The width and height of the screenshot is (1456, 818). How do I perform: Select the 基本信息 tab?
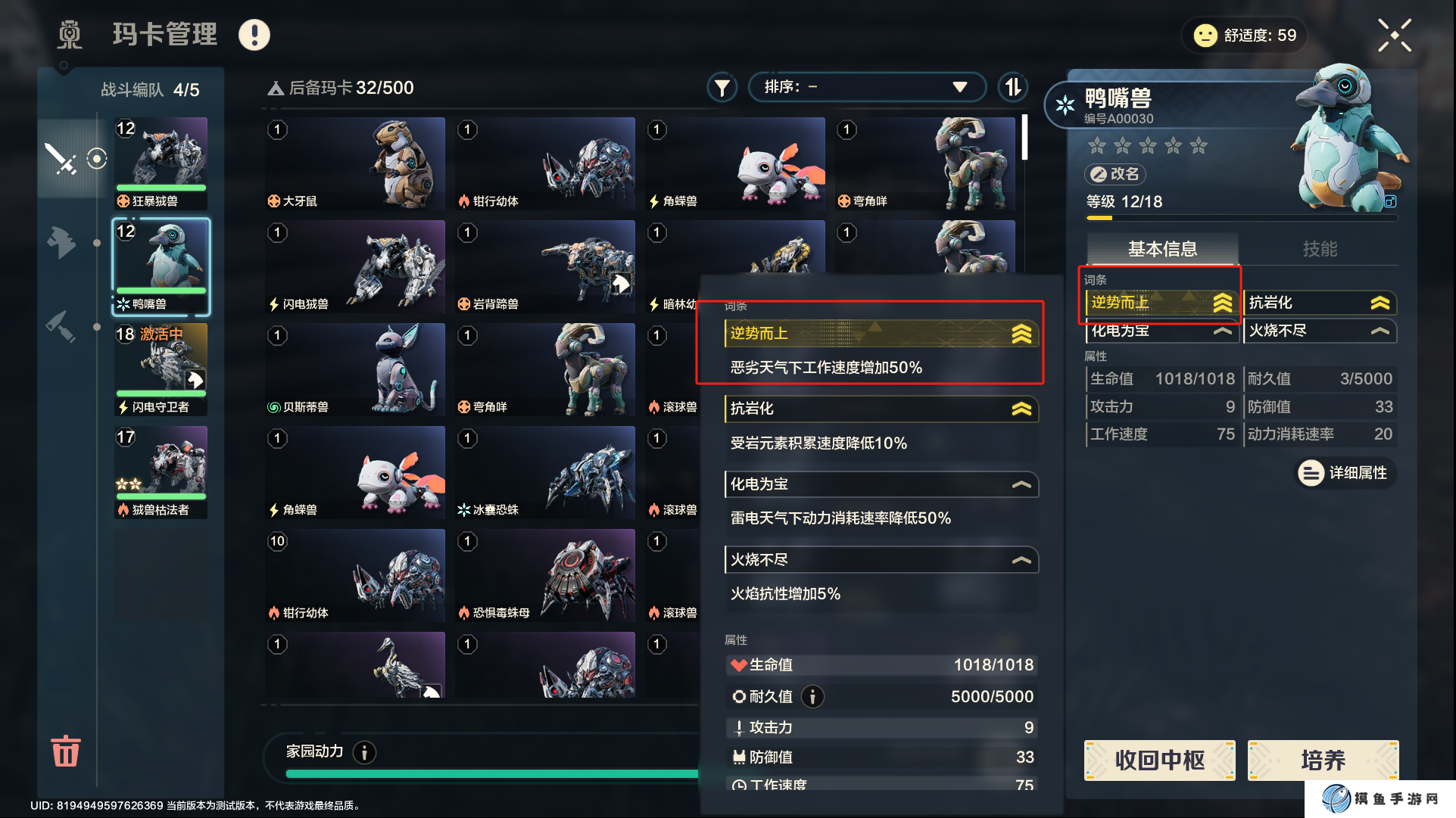point(1162,249)
